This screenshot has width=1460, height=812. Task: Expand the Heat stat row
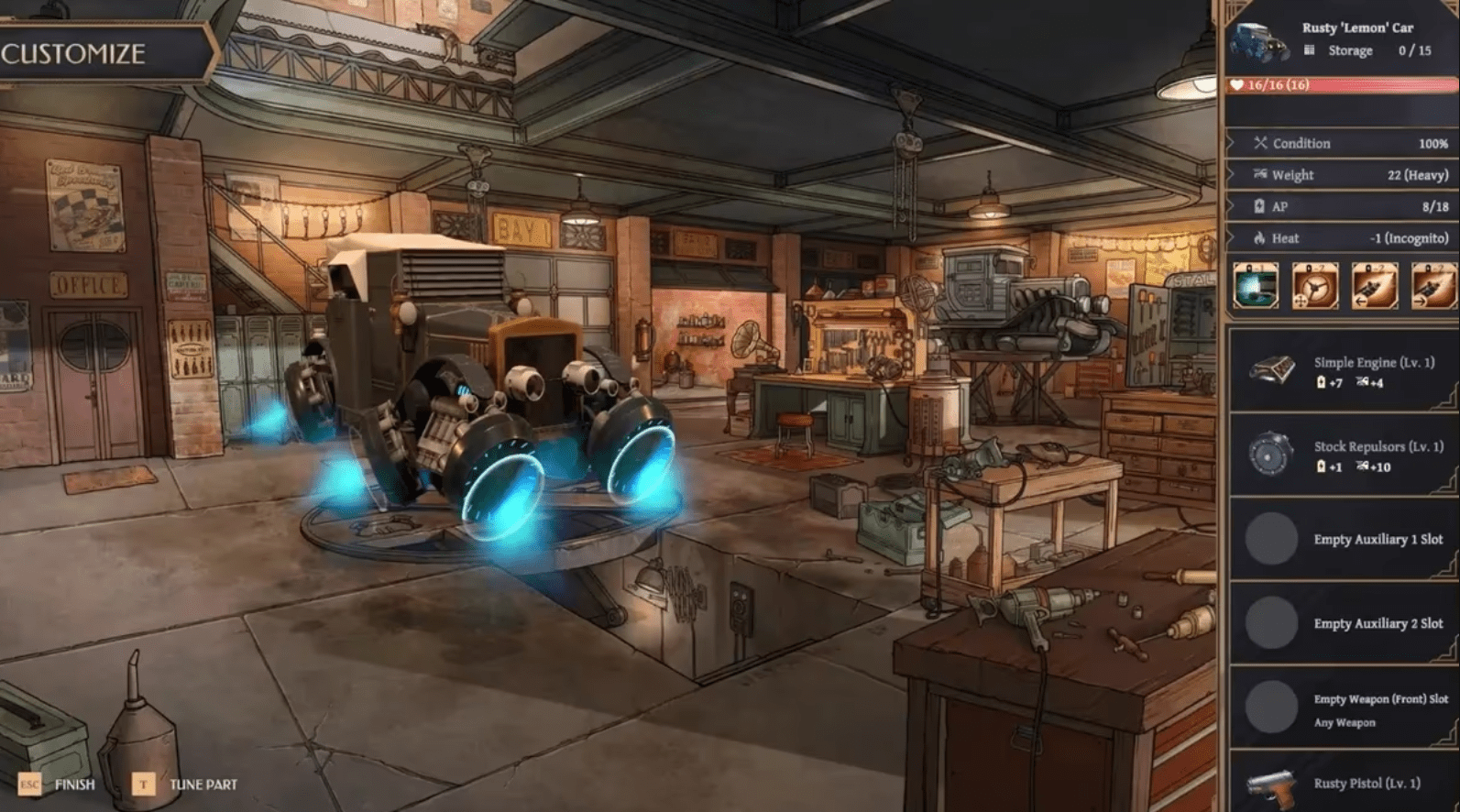pos(1338,237)
